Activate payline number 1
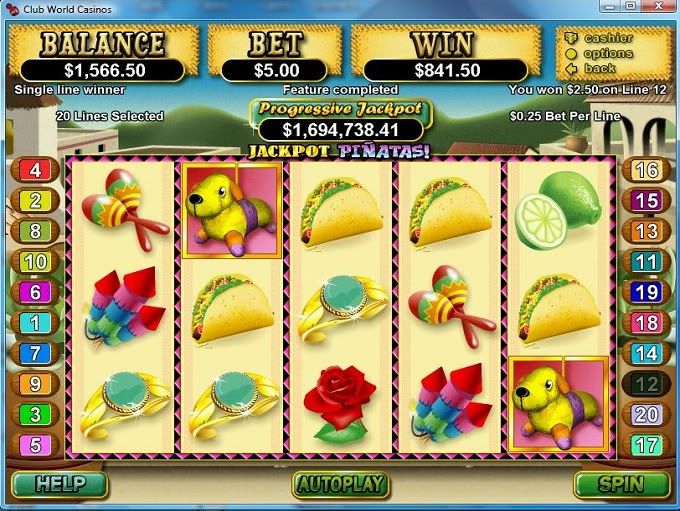This screenshot has width=680, height=511. point(35,323)
